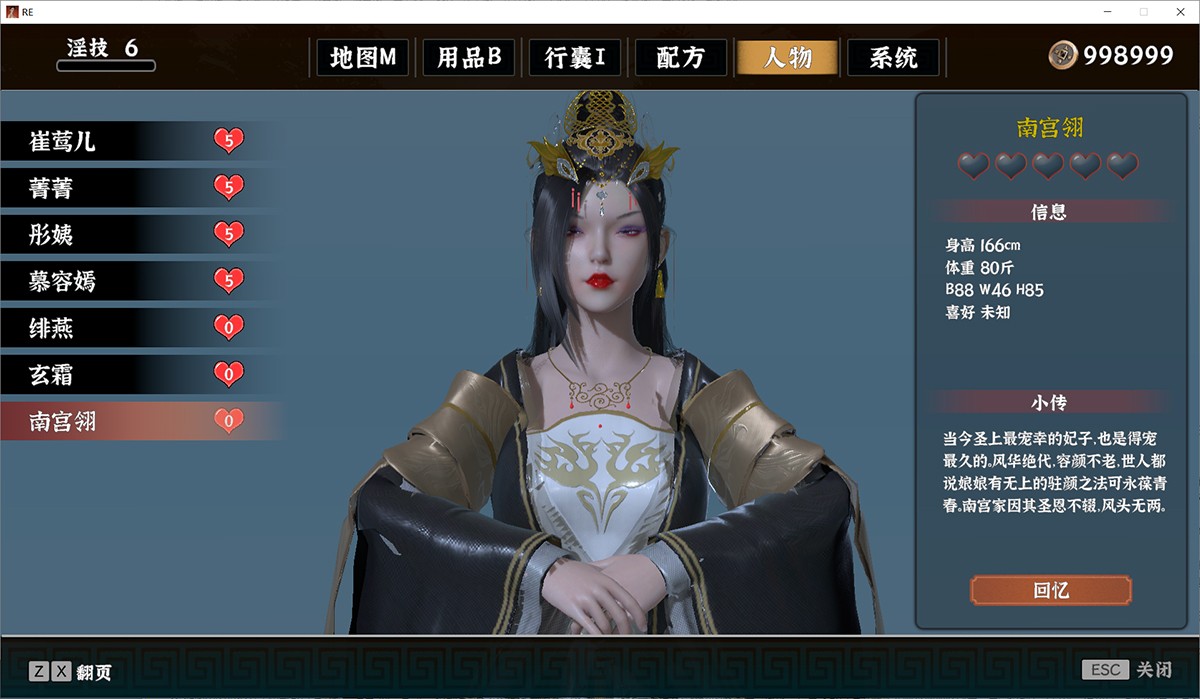Switch to the 配方 recipes tab
Screen dimensions: 1200x699
tap(680, 58)
